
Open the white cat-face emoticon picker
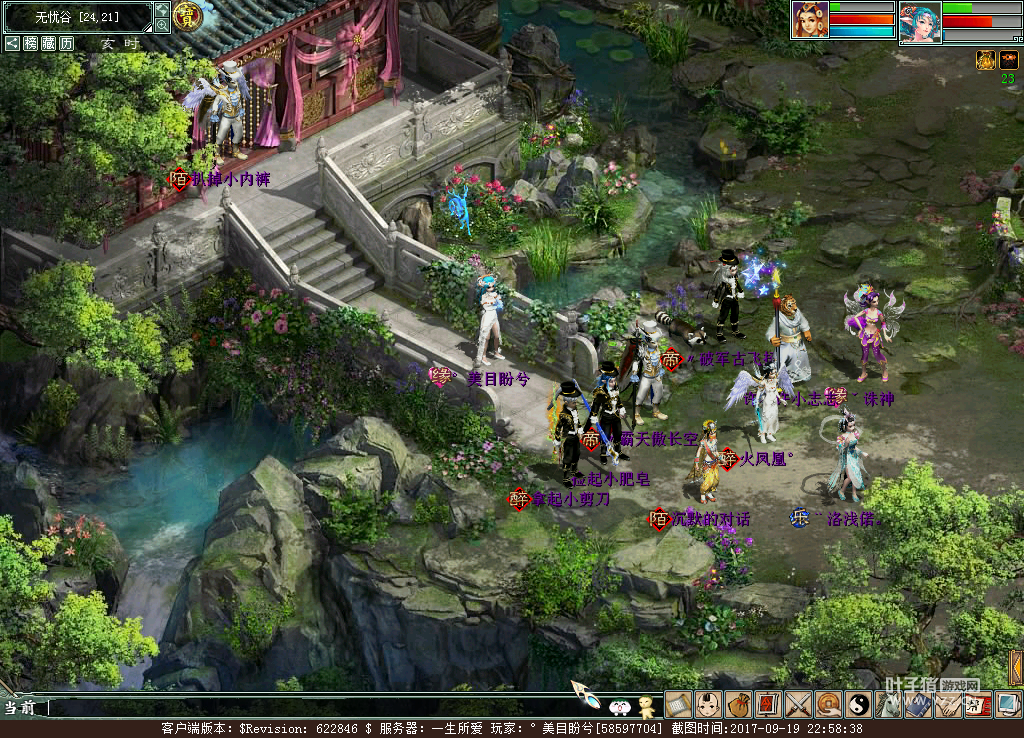coord(621,707)
